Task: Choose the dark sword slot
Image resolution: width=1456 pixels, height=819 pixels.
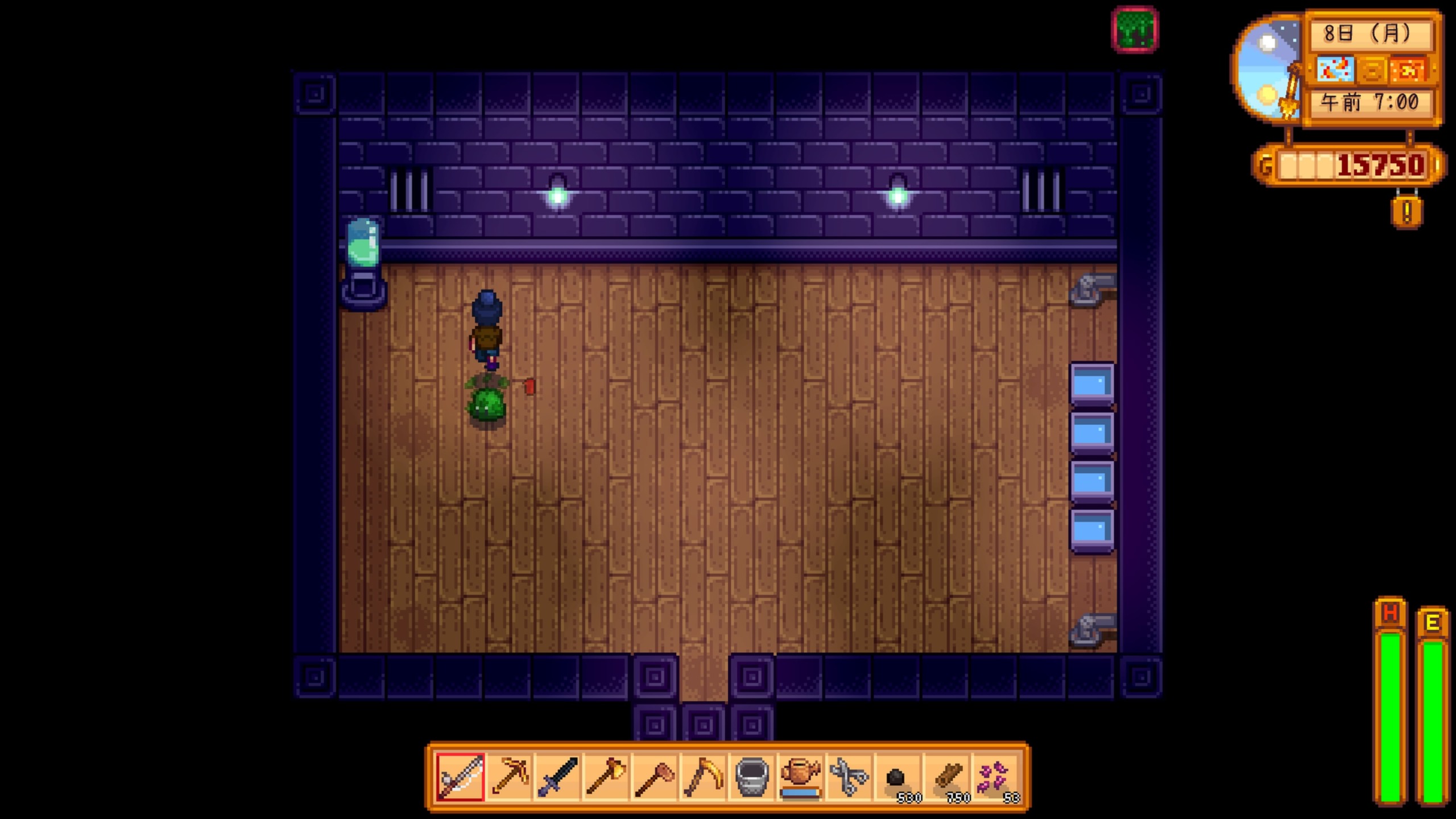Action: coord(557,777)
